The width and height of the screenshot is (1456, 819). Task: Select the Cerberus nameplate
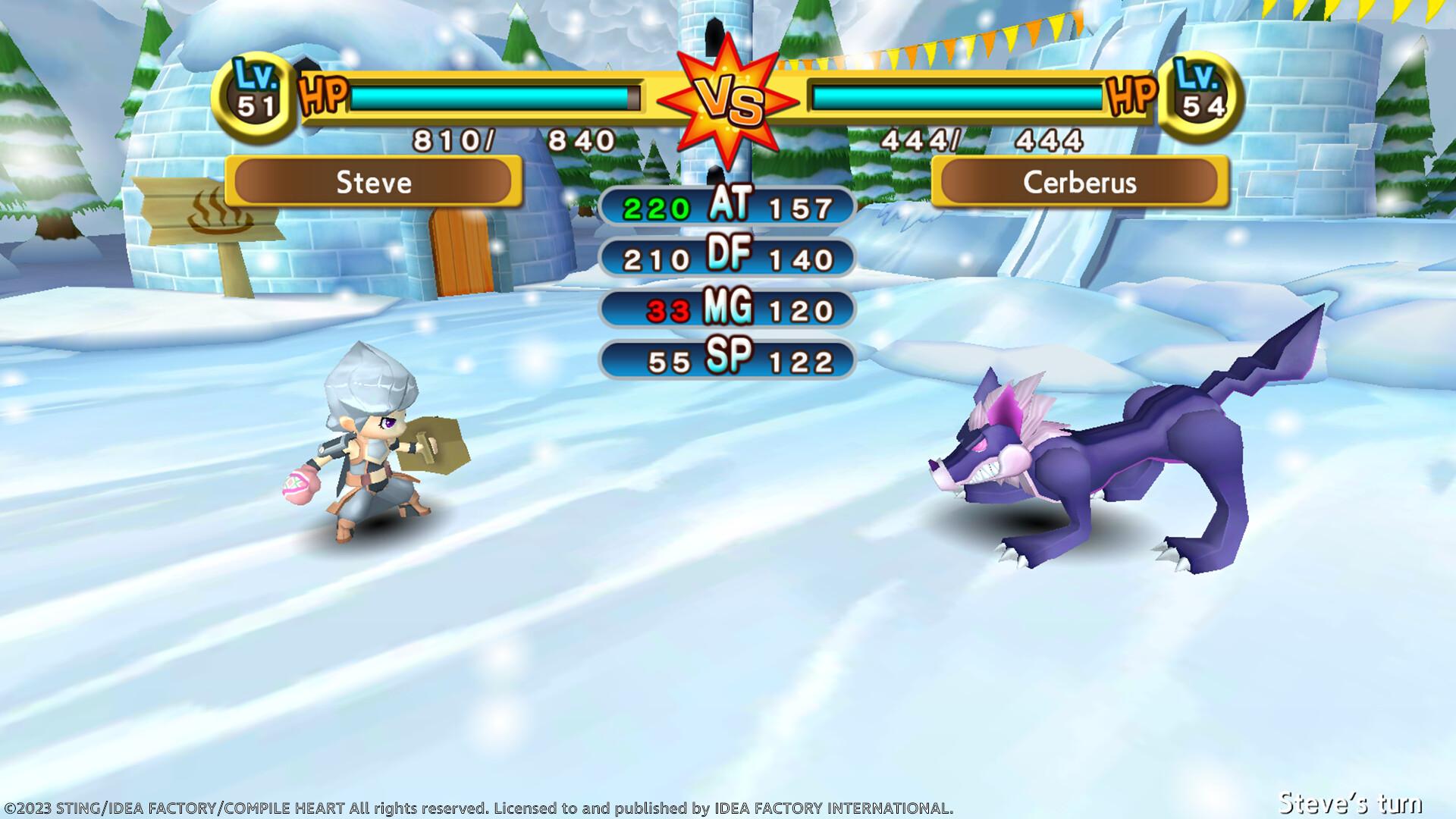click(1080, 182)
